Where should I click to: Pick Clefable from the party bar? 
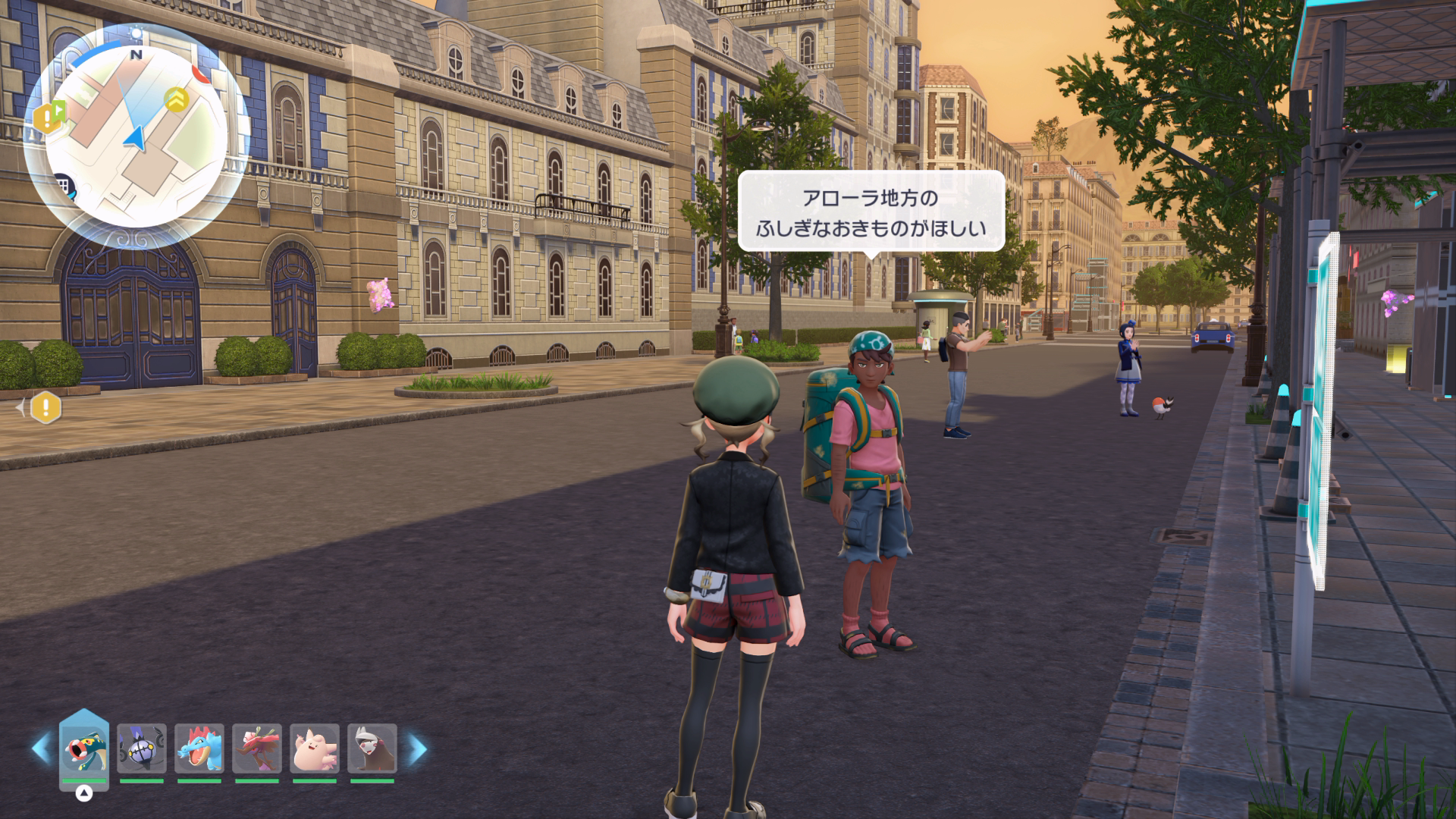(x=315, y=749)
